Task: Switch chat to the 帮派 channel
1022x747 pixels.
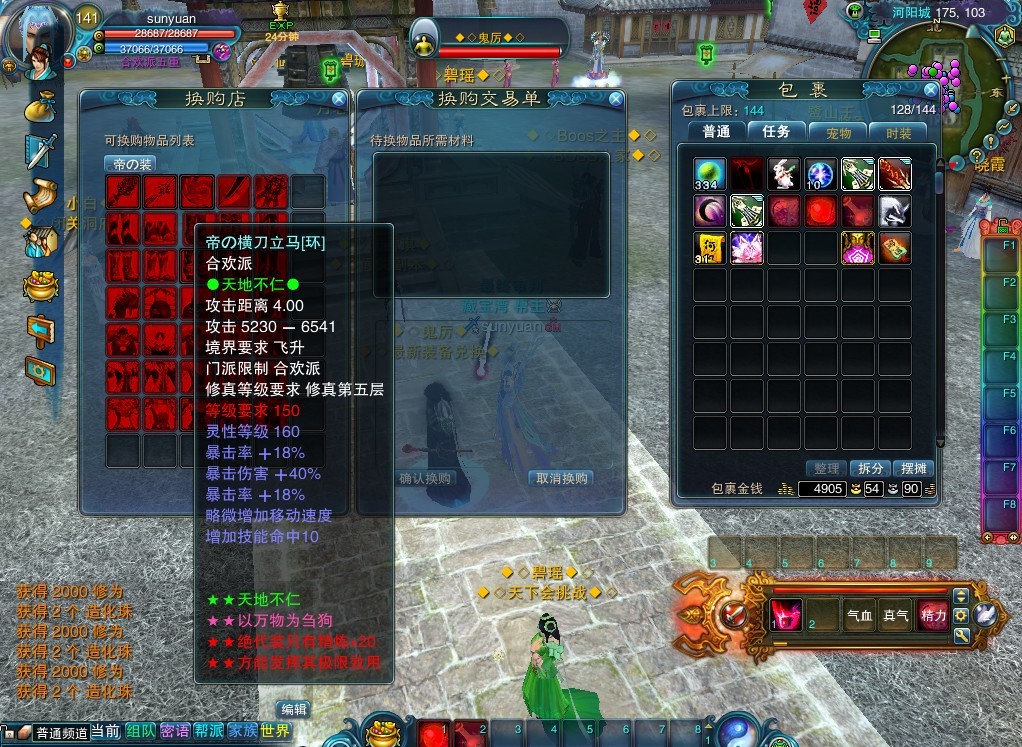Action: click(x=209, y=732)
